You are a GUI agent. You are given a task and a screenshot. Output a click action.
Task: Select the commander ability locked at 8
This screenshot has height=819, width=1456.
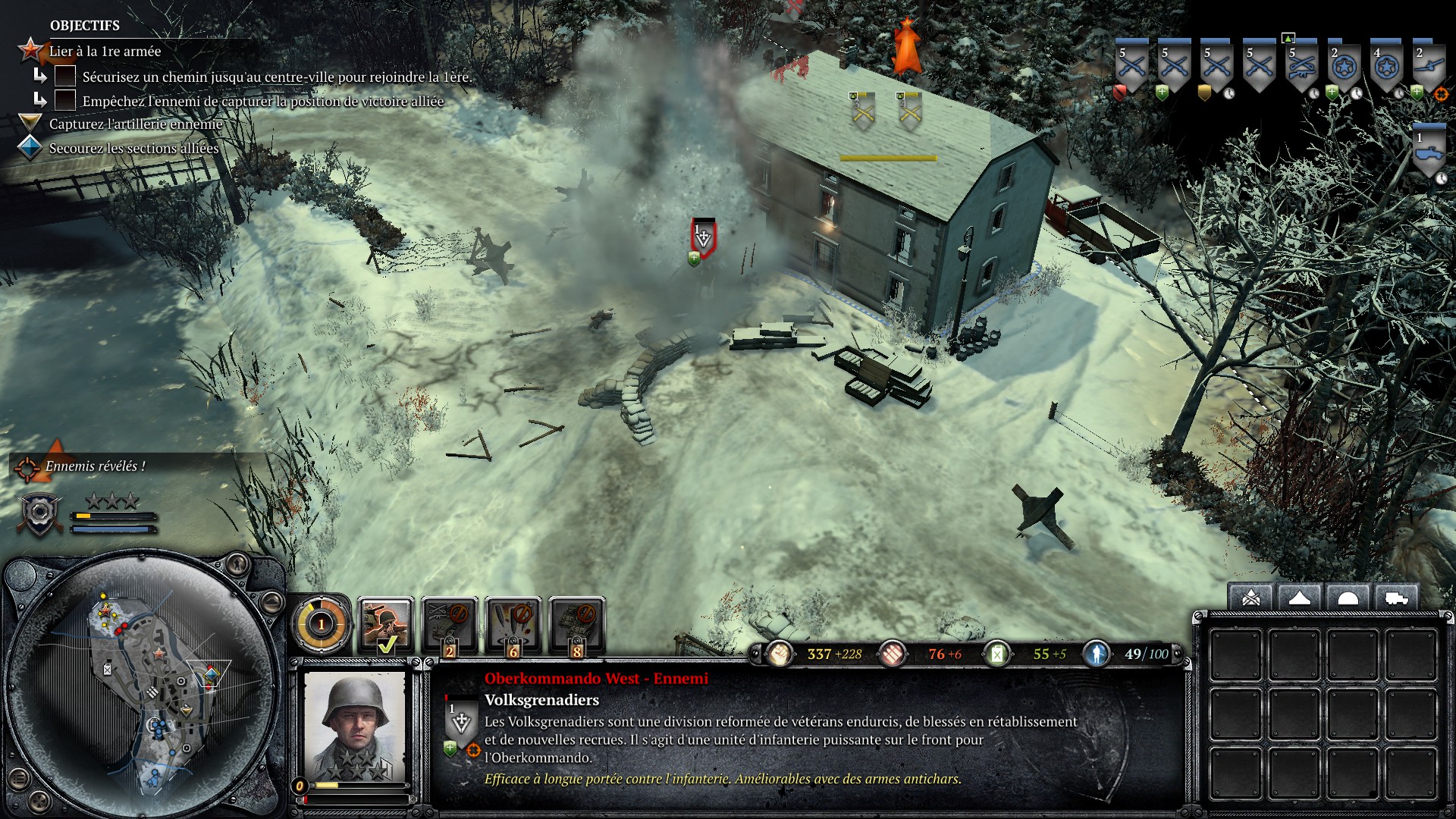coord(577,625)
